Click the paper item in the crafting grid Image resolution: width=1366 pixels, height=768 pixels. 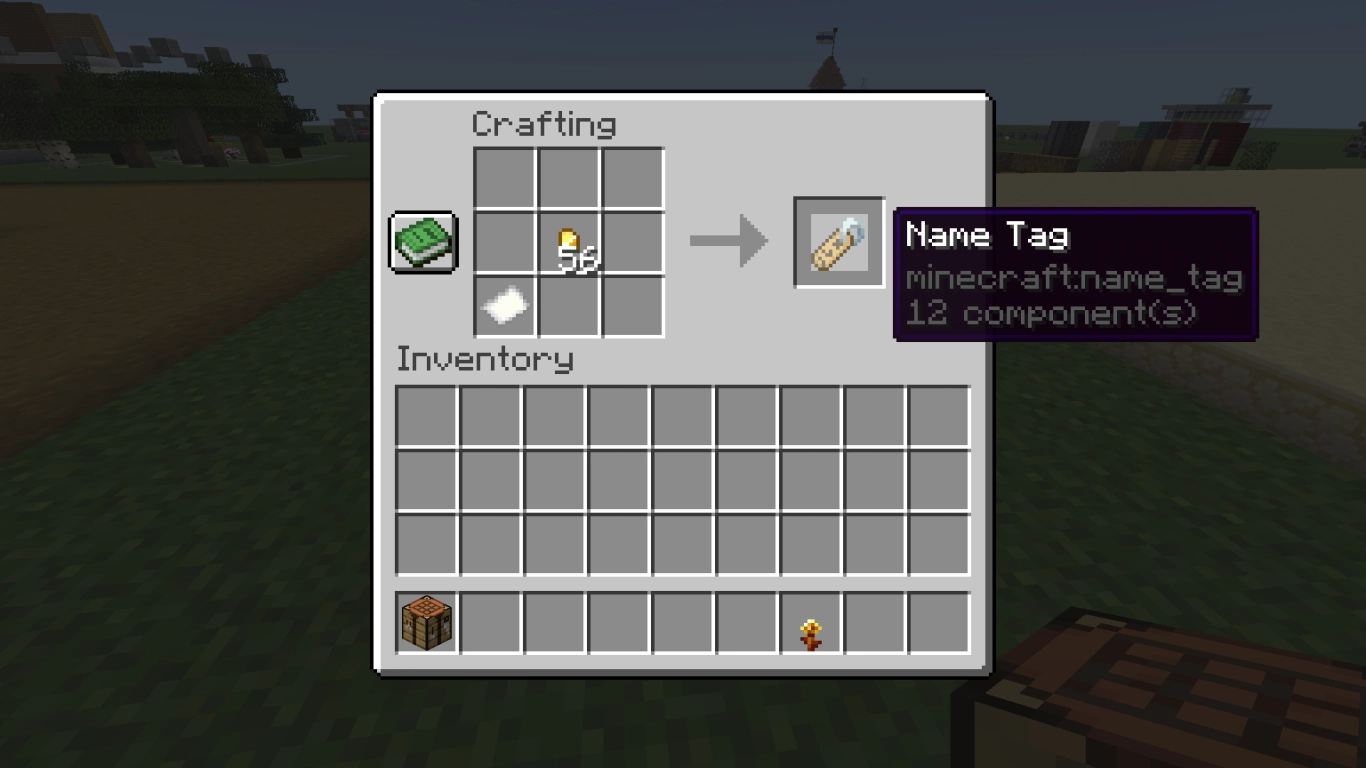(x=504, y=305)
